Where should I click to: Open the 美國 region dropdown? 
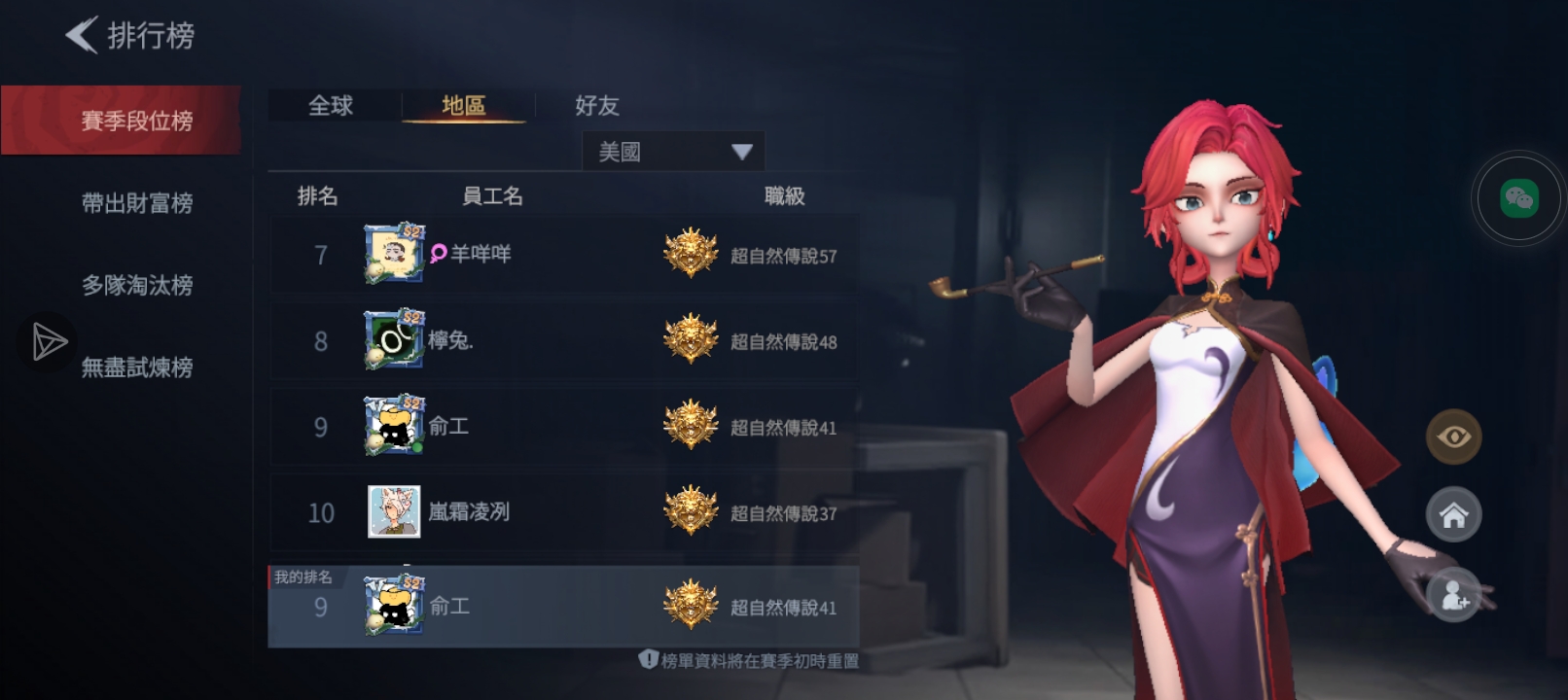(671, 152)
